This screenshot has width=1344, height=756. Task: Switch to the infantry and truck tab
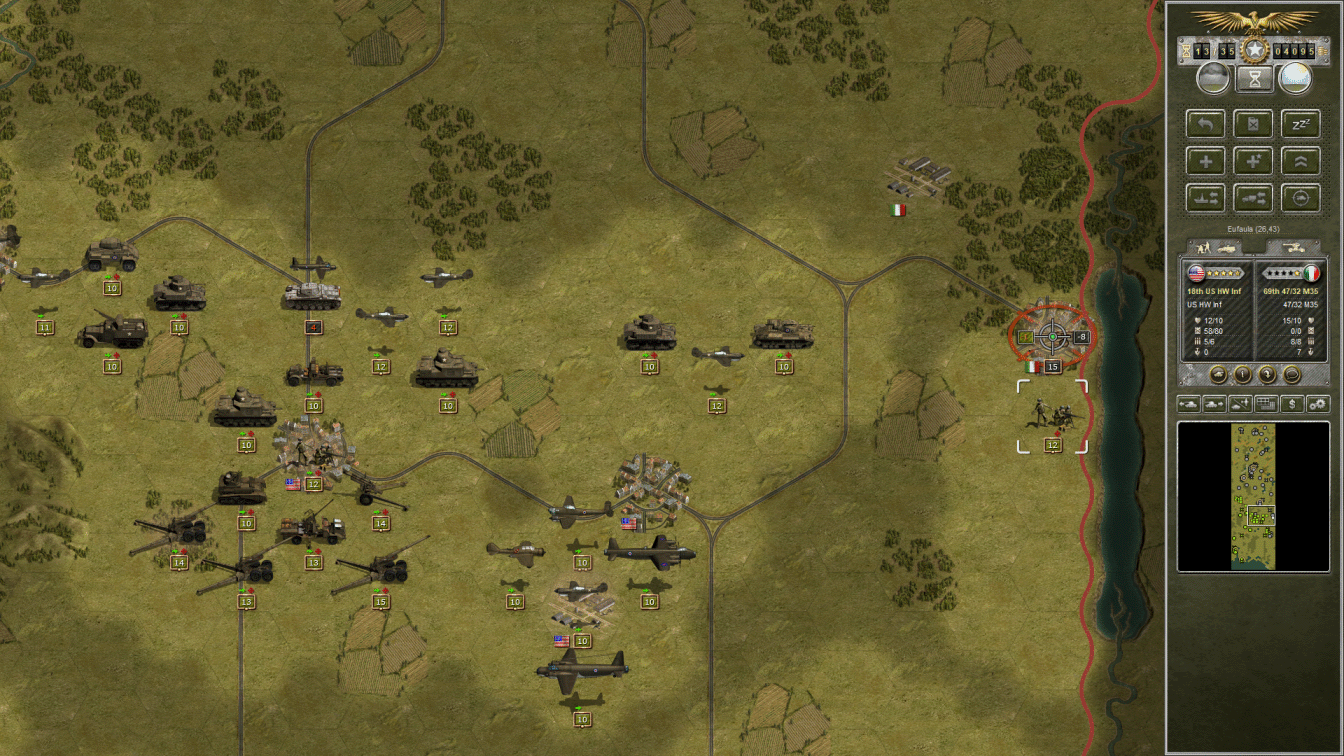click(1213, 246)
